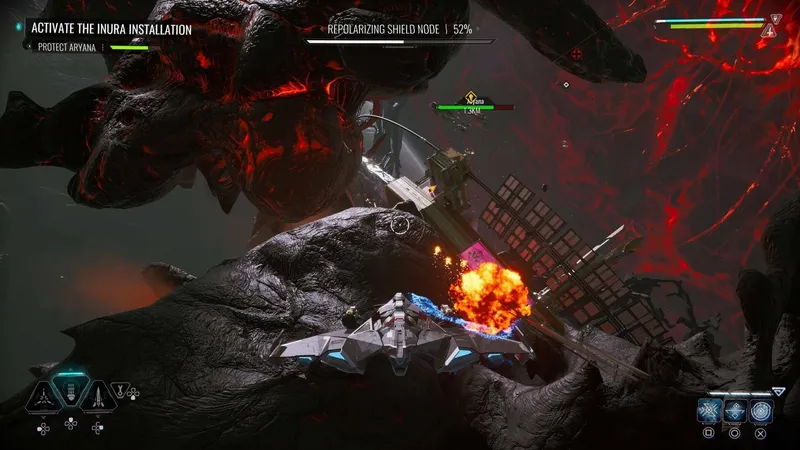Switch to the missile weapon slot
The width and height of the screenshot is (800, 450).
click(x=97, y=396)
